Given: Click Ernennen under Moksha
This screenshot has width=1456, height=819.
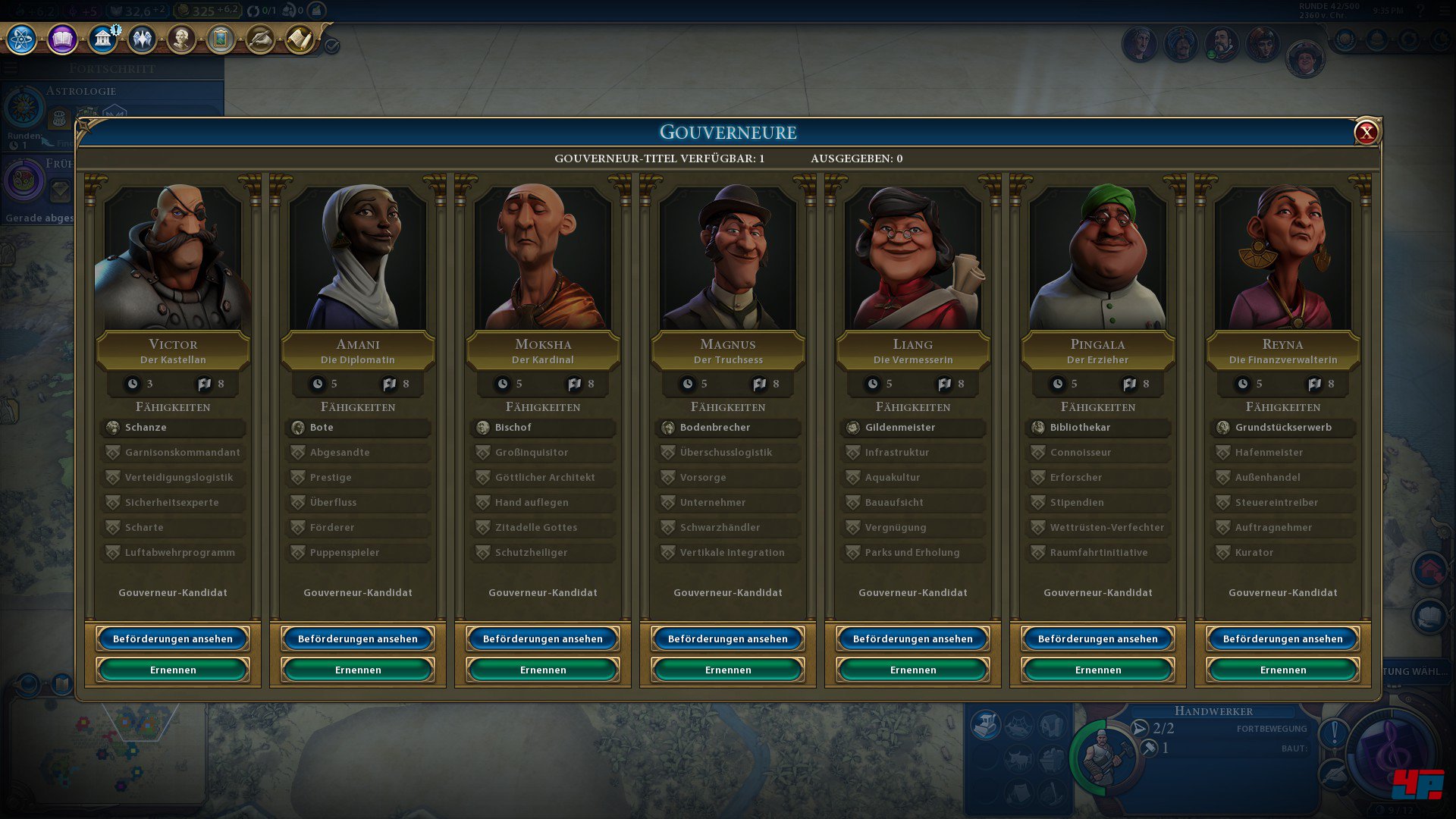Looking at the screenshot, I should coord(543,670).
